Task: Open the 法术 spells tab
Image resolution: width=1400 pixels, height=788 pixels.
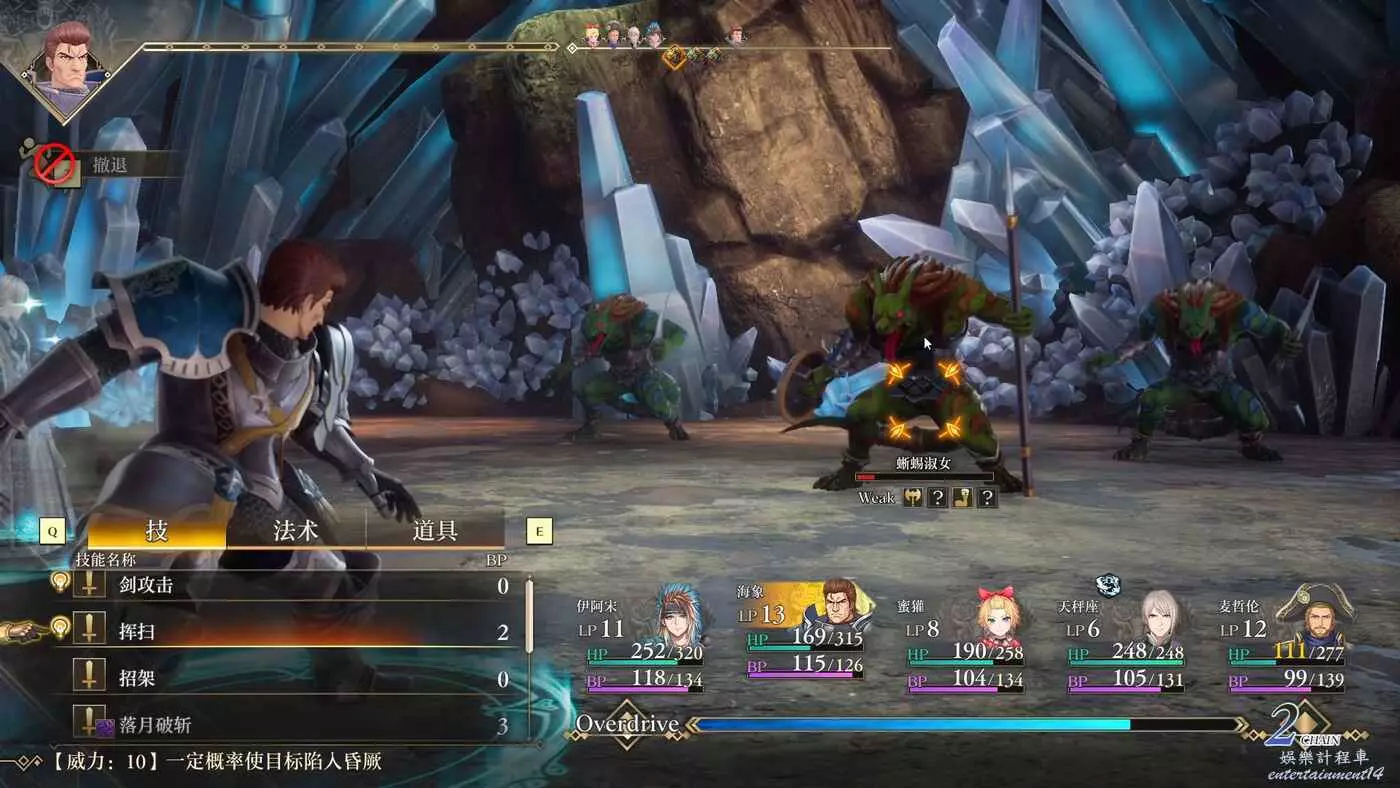Action: click(296, 530)
